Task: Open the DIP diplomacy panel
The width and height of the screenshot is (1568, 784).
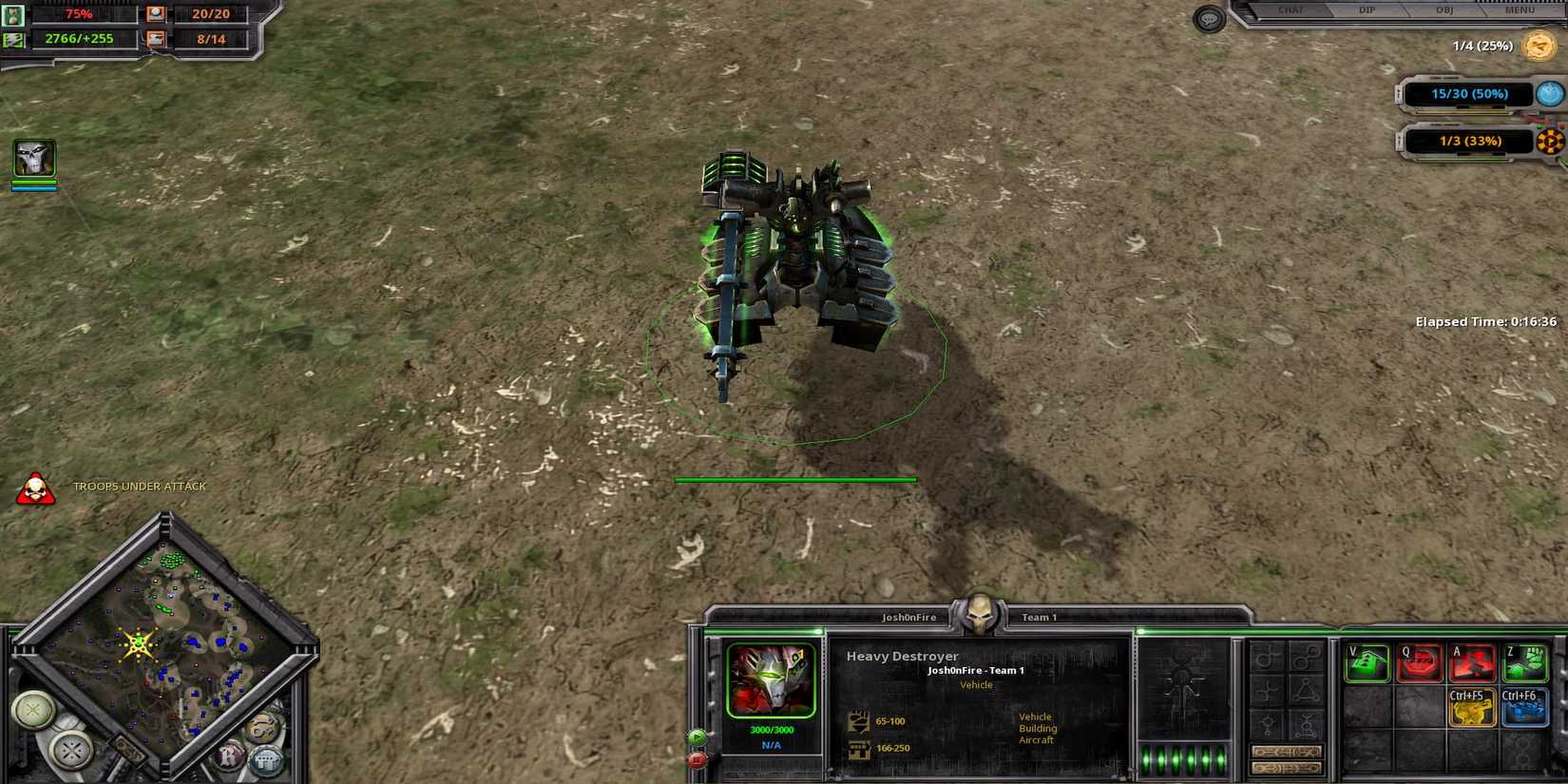Action: tap(1367, 10)
